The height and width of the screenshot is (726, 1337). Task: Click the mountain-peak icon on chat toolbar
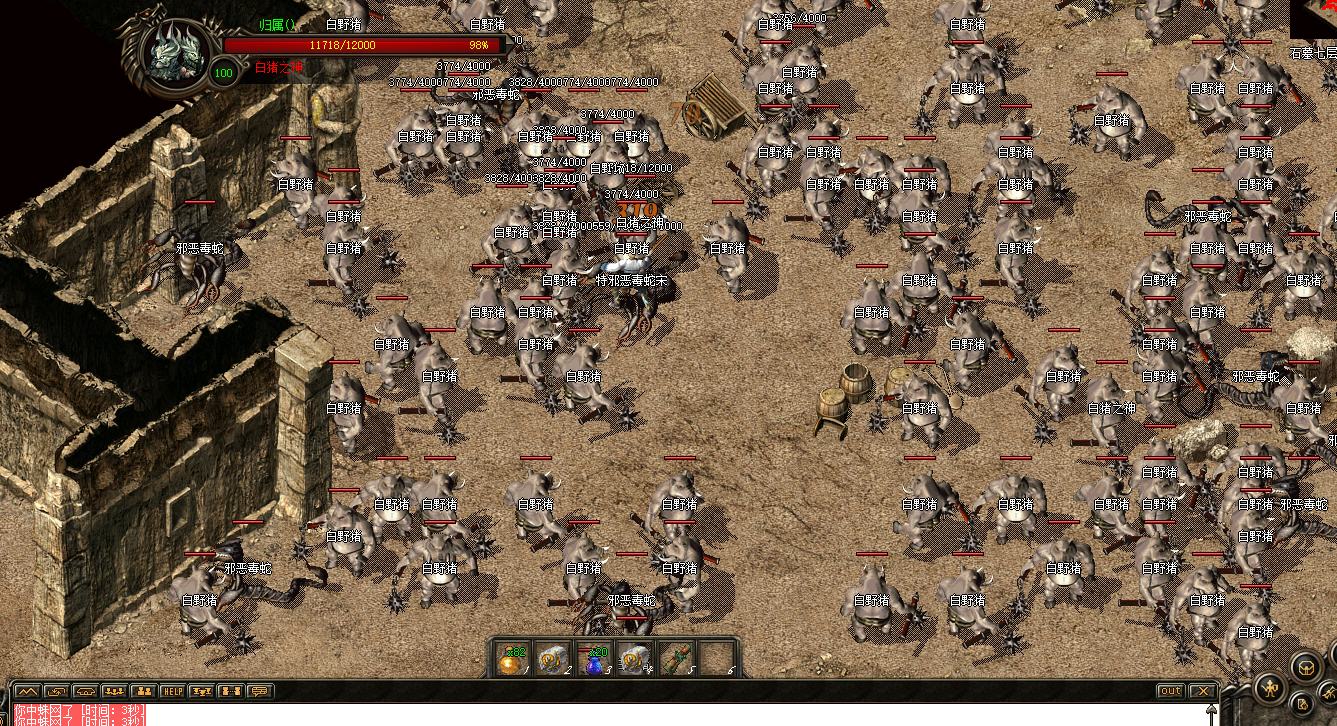26,691
